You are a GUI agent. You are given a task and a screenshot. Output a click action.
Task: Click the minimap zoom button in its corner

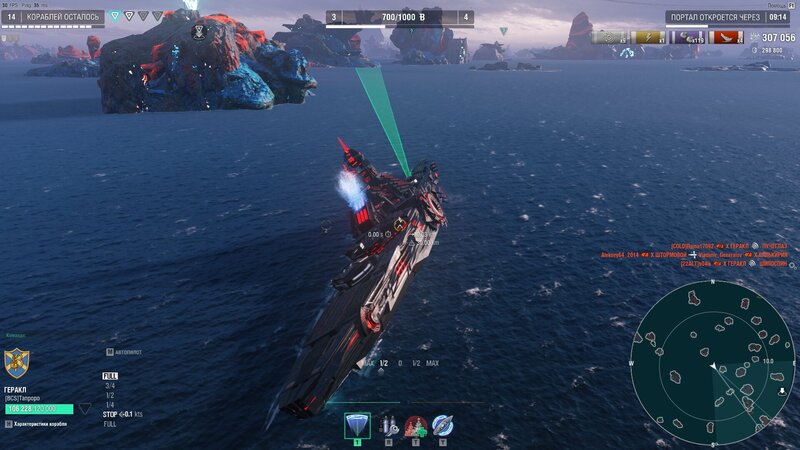click(x=781, y=391)
